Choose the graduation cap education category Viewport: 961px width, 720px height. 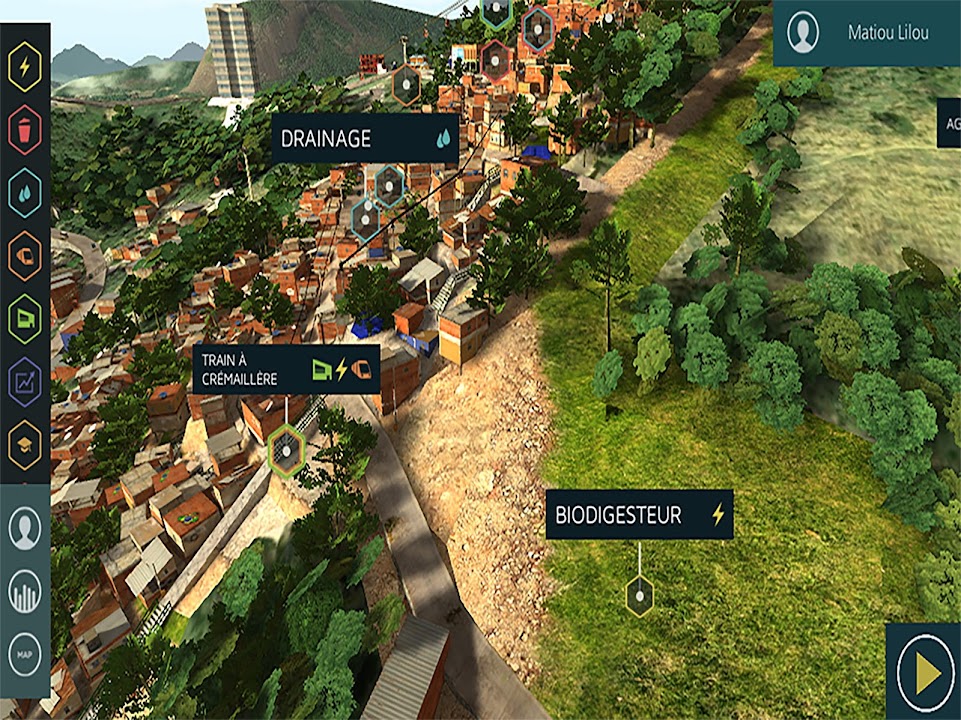click(25, 442)
